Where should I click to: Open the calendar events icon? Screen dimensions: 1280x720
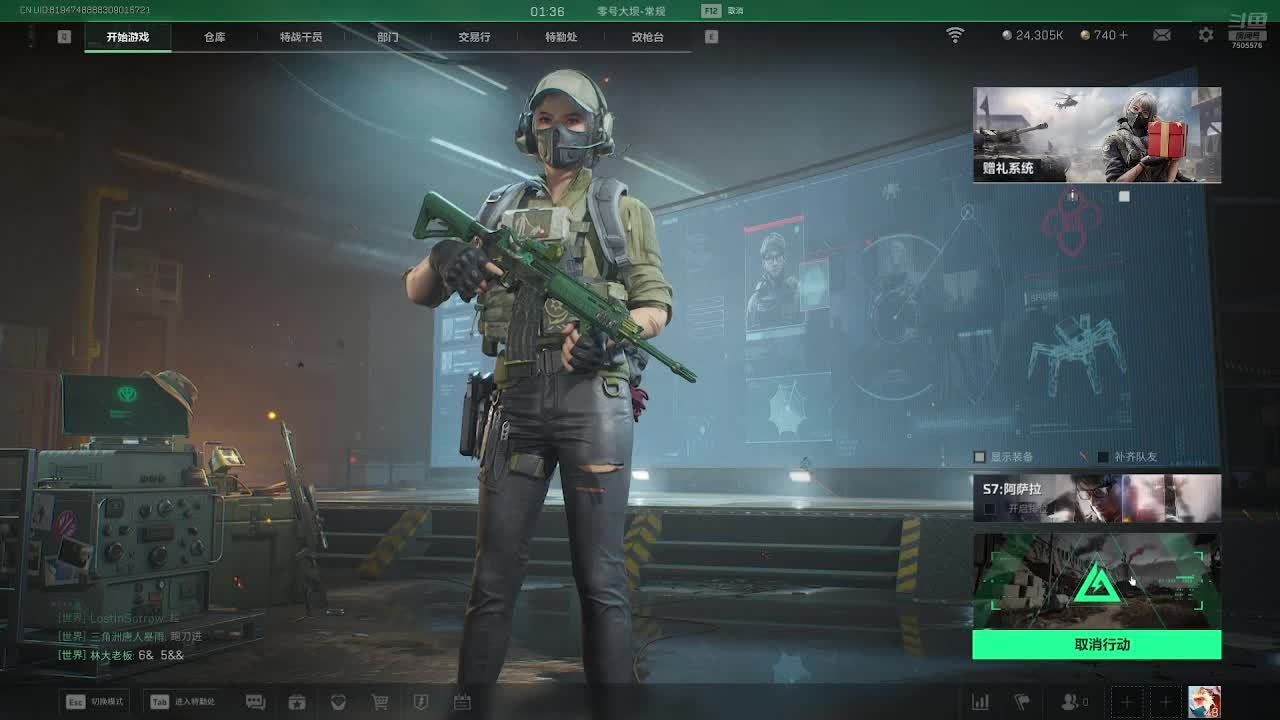pos(462,702)
